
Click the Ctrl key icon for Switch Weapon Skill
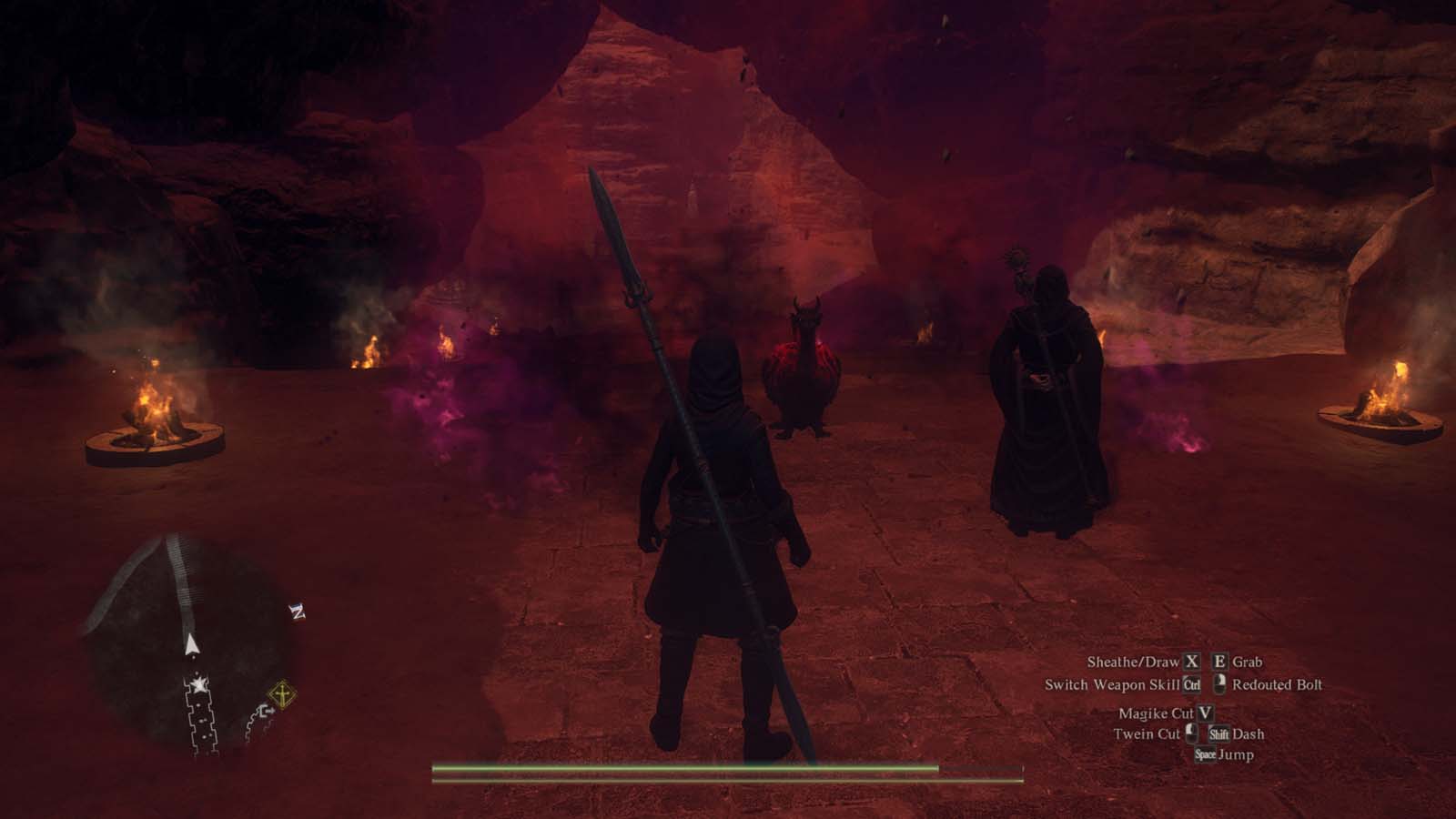click(1191, 685)
